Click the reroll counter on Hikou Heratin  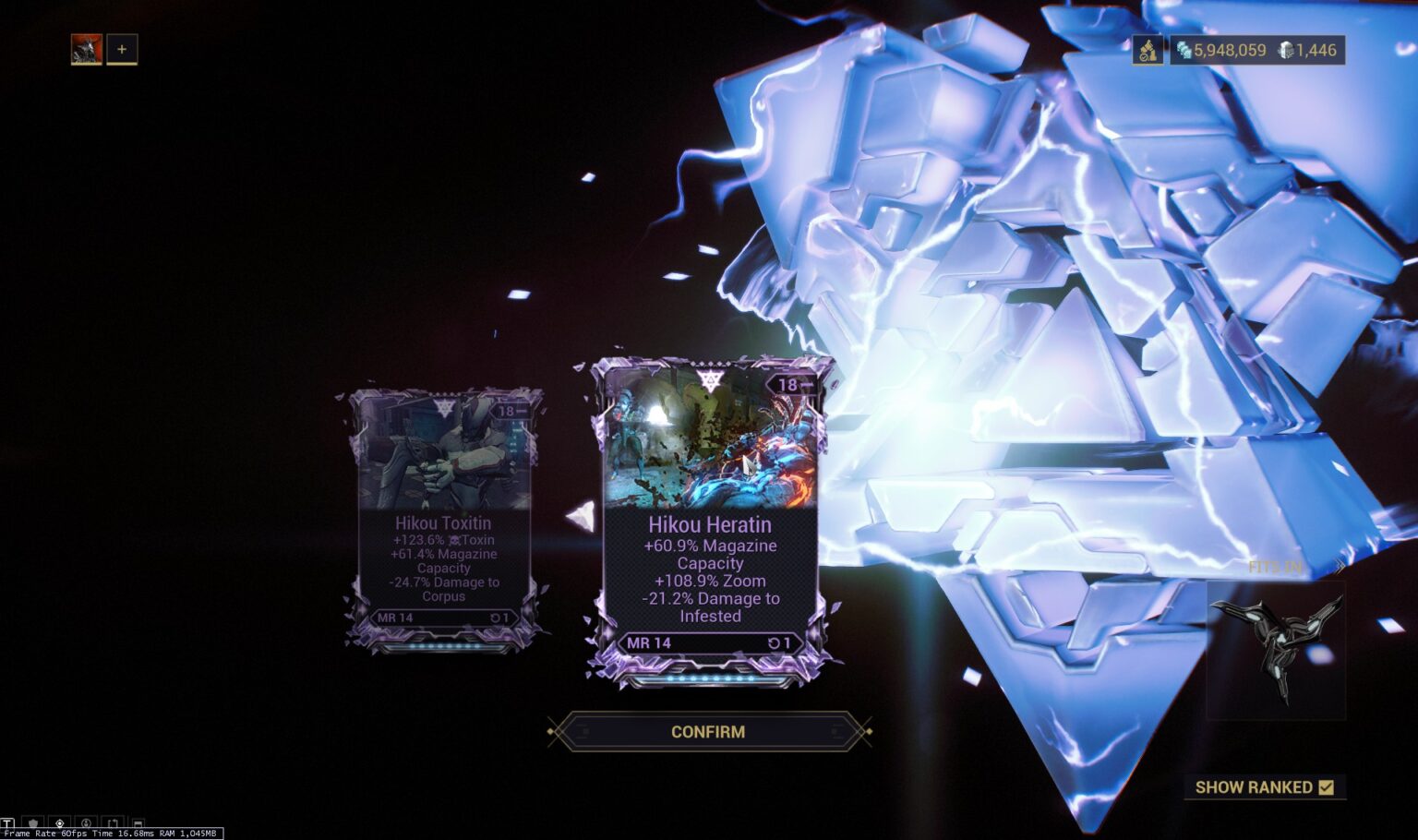[780, 643]
